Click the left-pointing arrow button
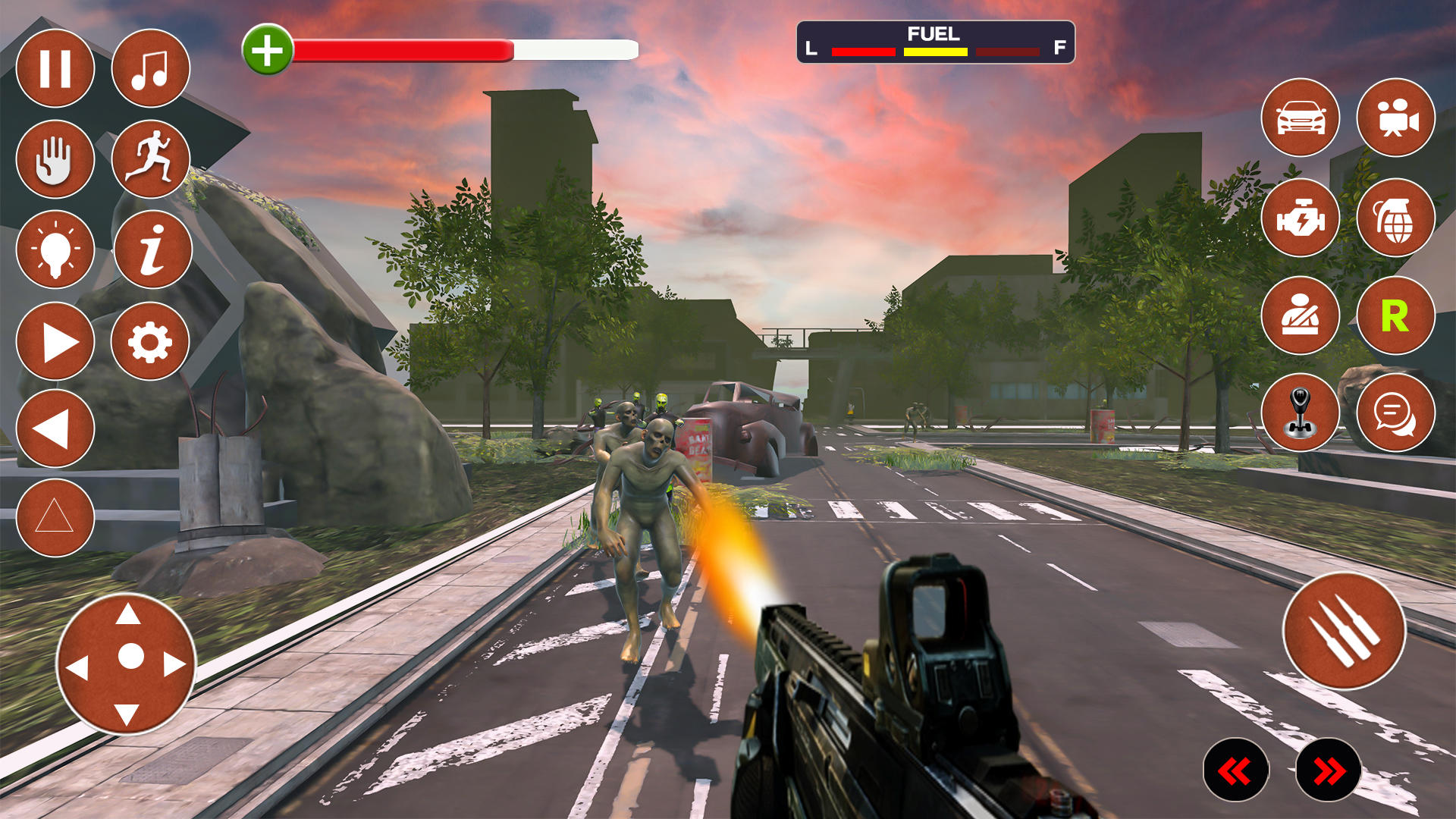The height and width of the screenshot is (819, 1456). click(55, 429)
